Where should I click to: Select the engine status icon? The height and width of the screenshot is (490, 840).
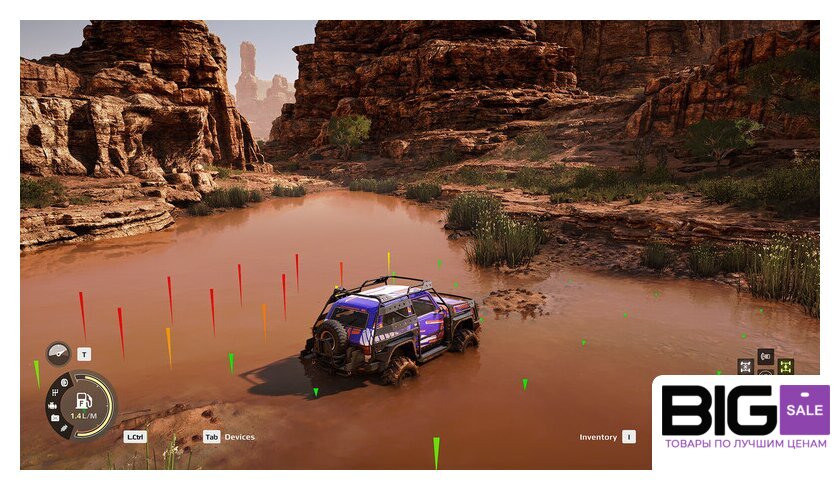(x=51, y=405)
